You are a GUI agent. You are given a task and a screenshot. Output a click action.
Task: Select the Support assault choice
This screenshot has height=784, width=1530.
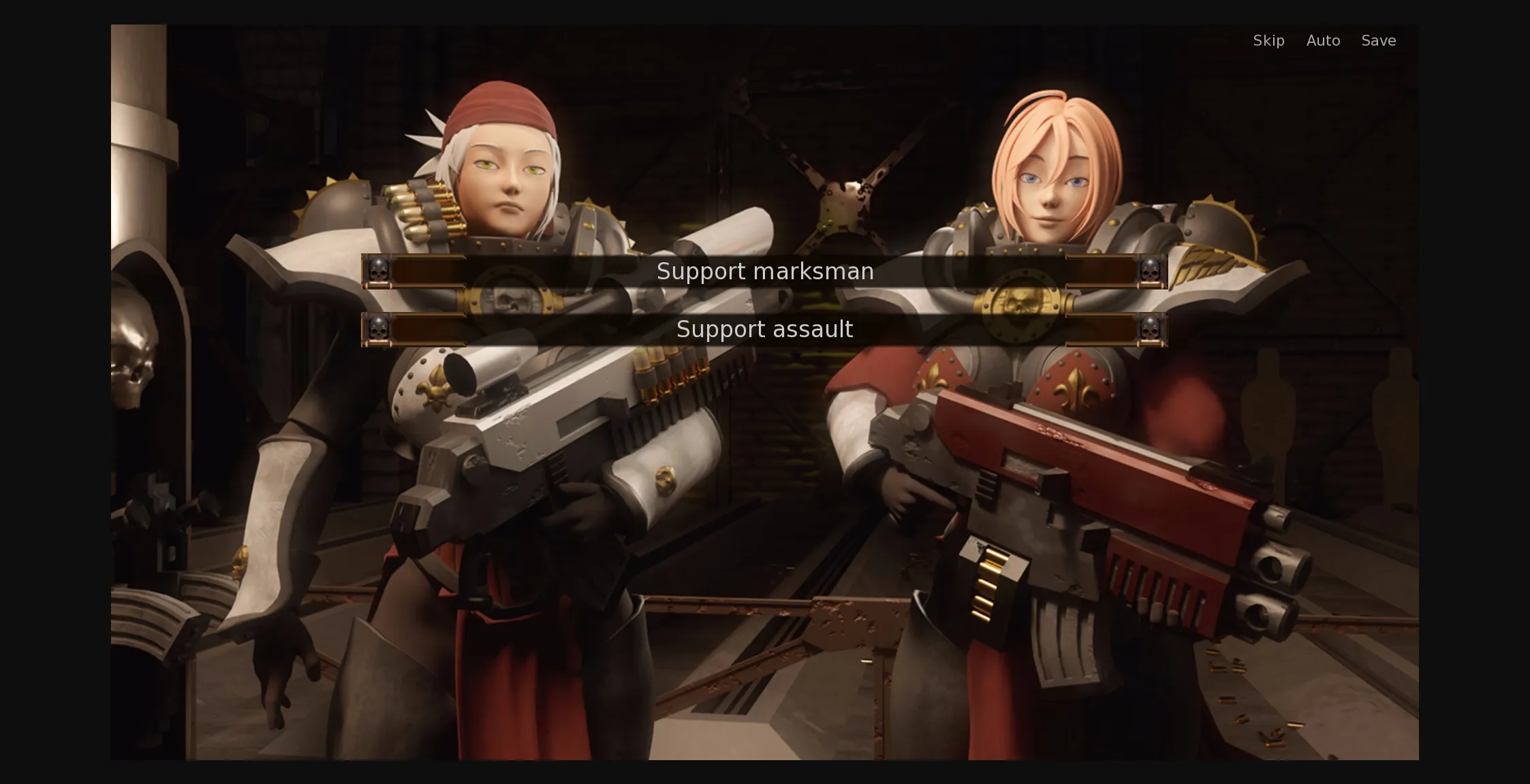coord(764,330)
